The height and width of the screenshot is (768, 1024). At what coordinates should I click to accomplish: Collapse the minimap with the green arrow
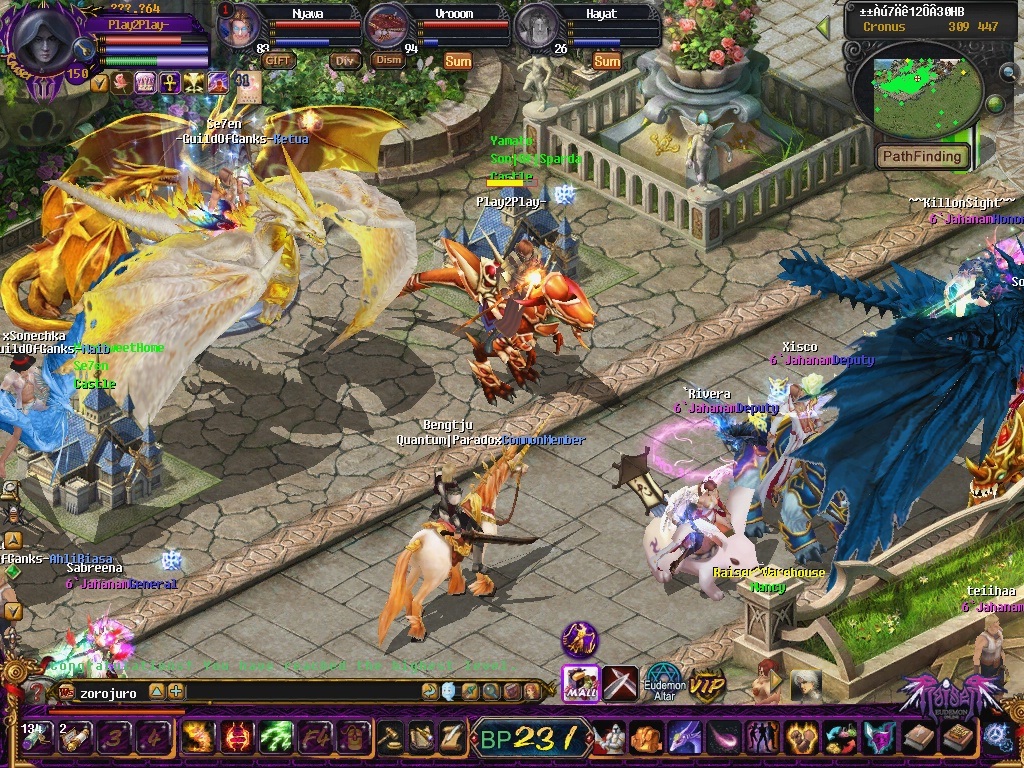tap(823, 28)
